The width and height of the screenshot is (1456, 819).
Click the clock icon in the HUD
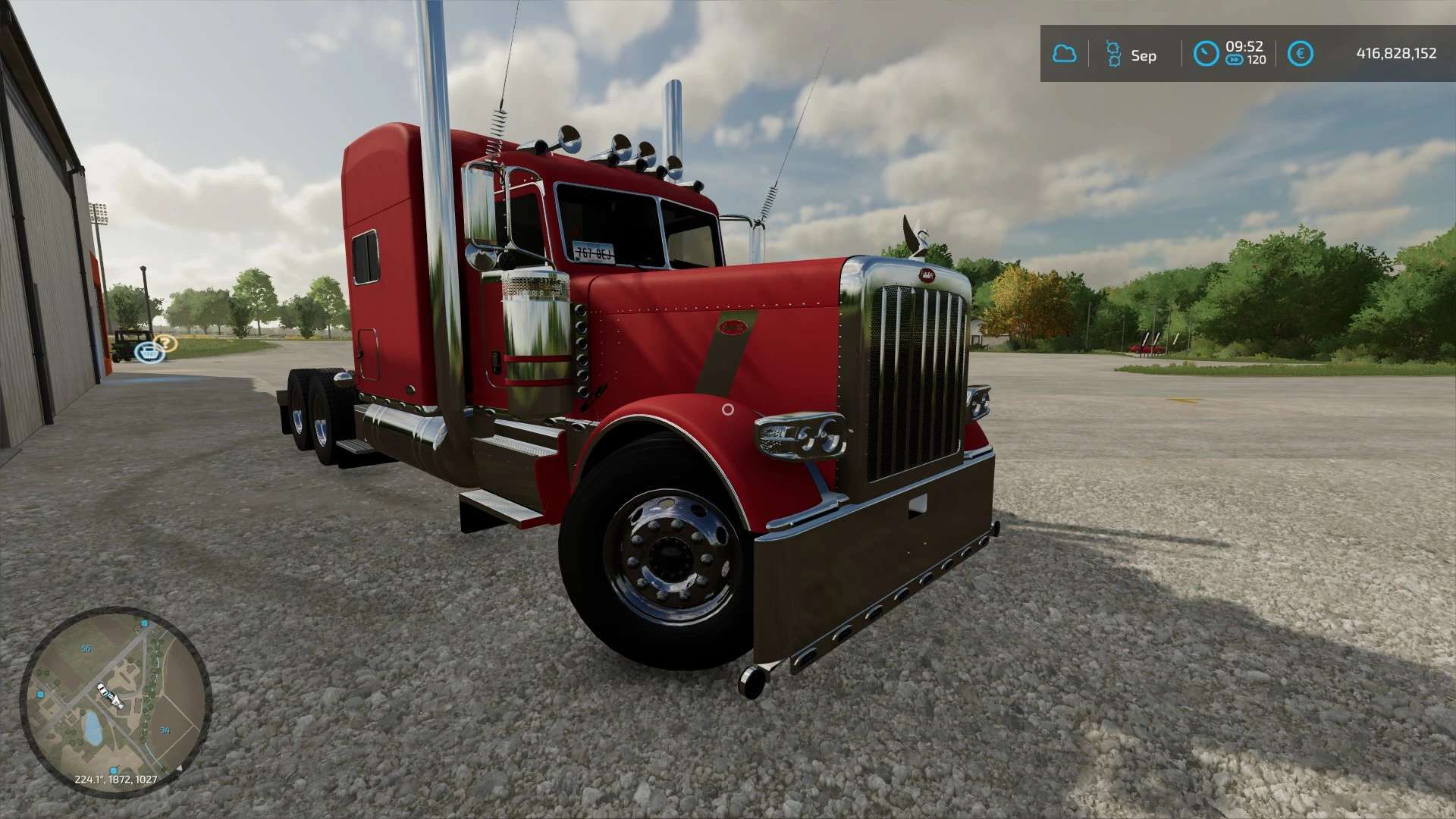coord(1205,54)
